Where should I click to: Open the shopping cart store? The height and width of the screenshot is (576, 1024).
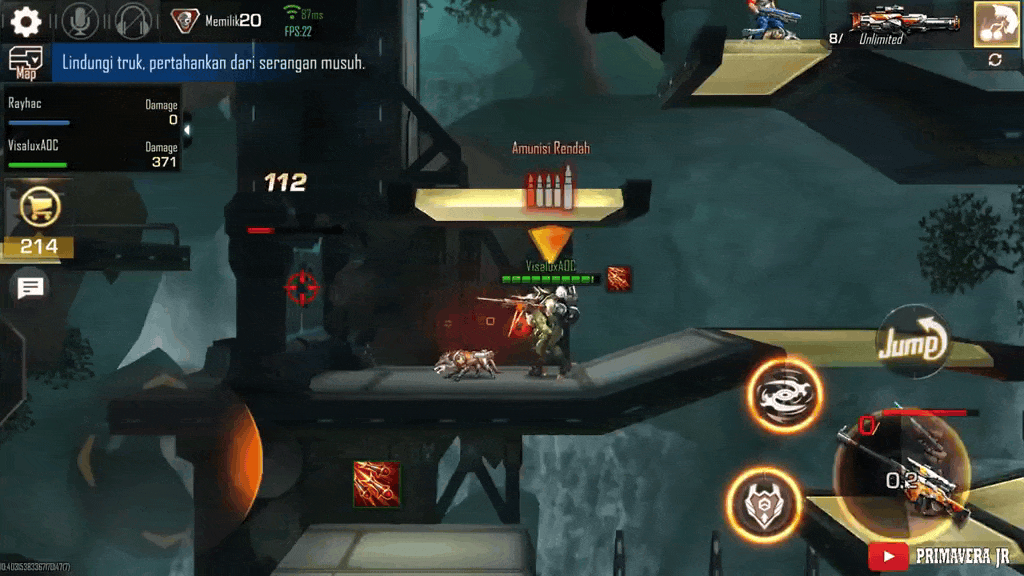[41, 208]
